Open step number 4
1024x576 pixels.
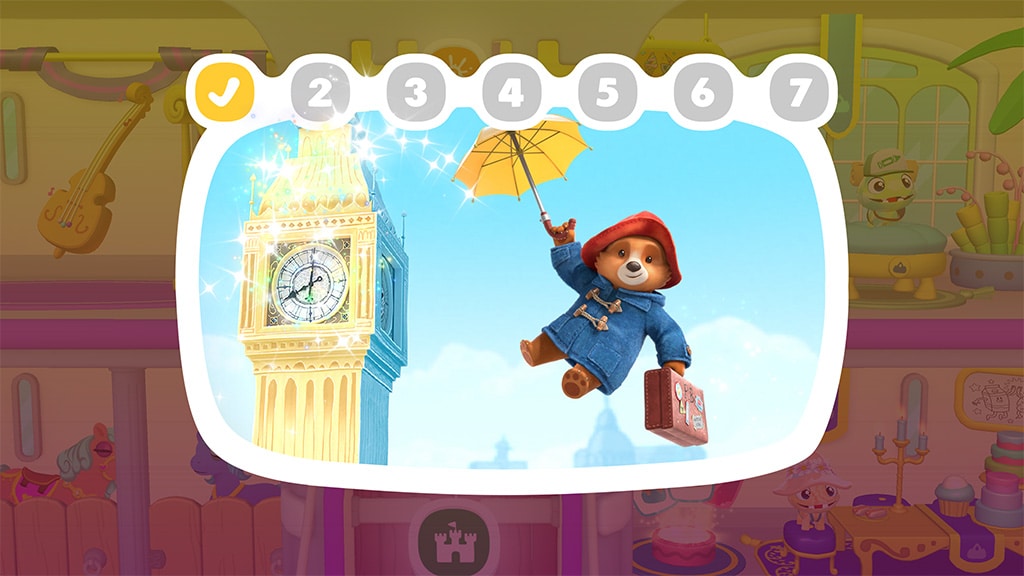[x=511, y=93]
